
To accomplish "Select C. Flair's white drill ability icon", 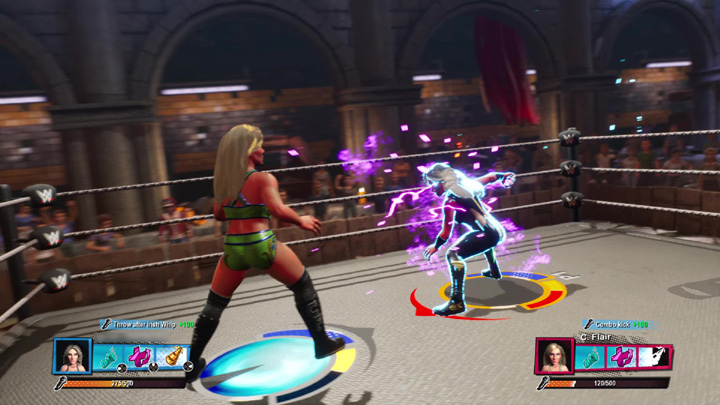I will point(654,357).
